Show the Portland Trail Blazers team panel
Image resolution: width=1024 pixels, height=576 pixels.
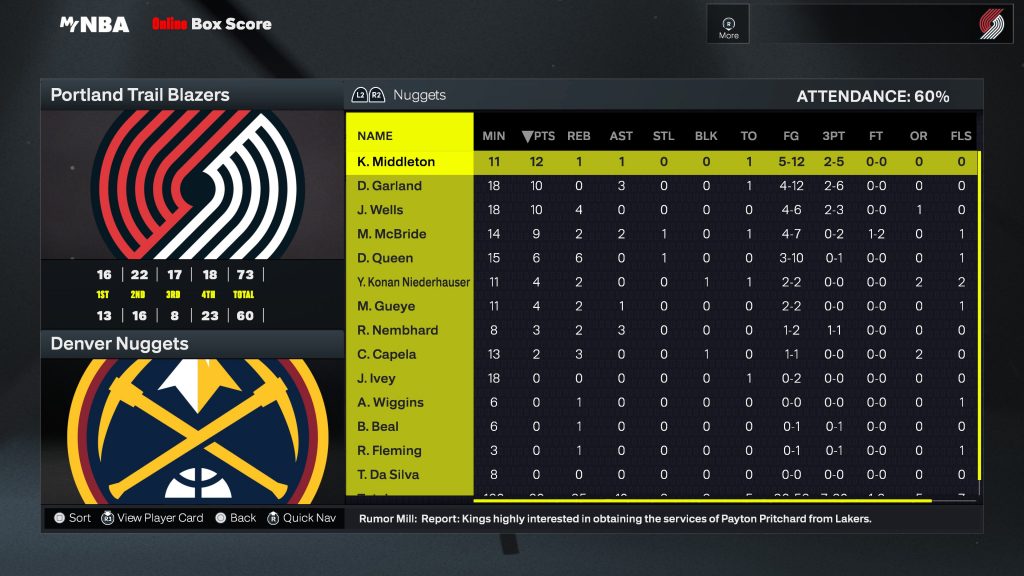pyautogui.click(x=140, y=96)
